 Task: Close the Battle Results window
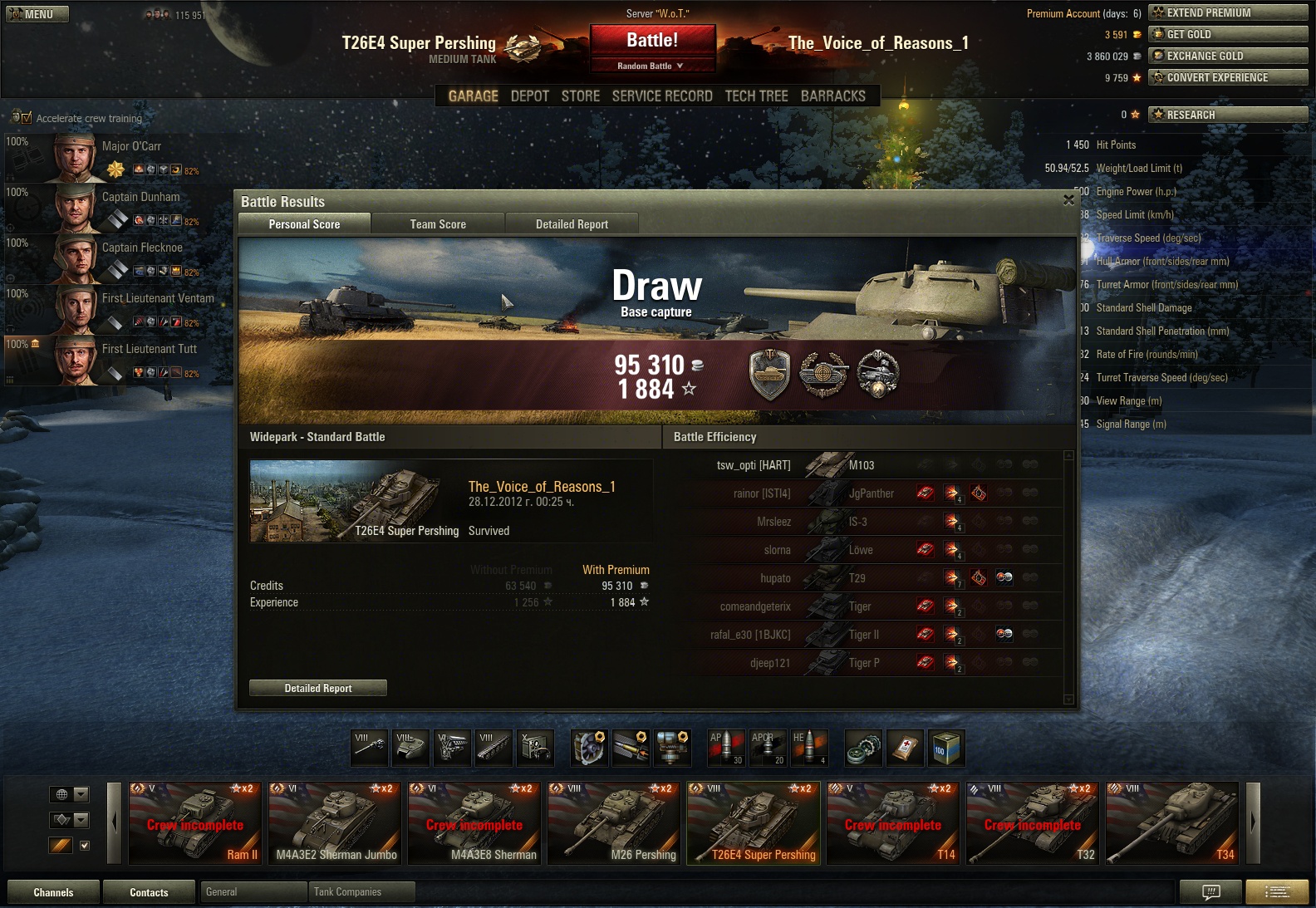(x=1069, y=200)
